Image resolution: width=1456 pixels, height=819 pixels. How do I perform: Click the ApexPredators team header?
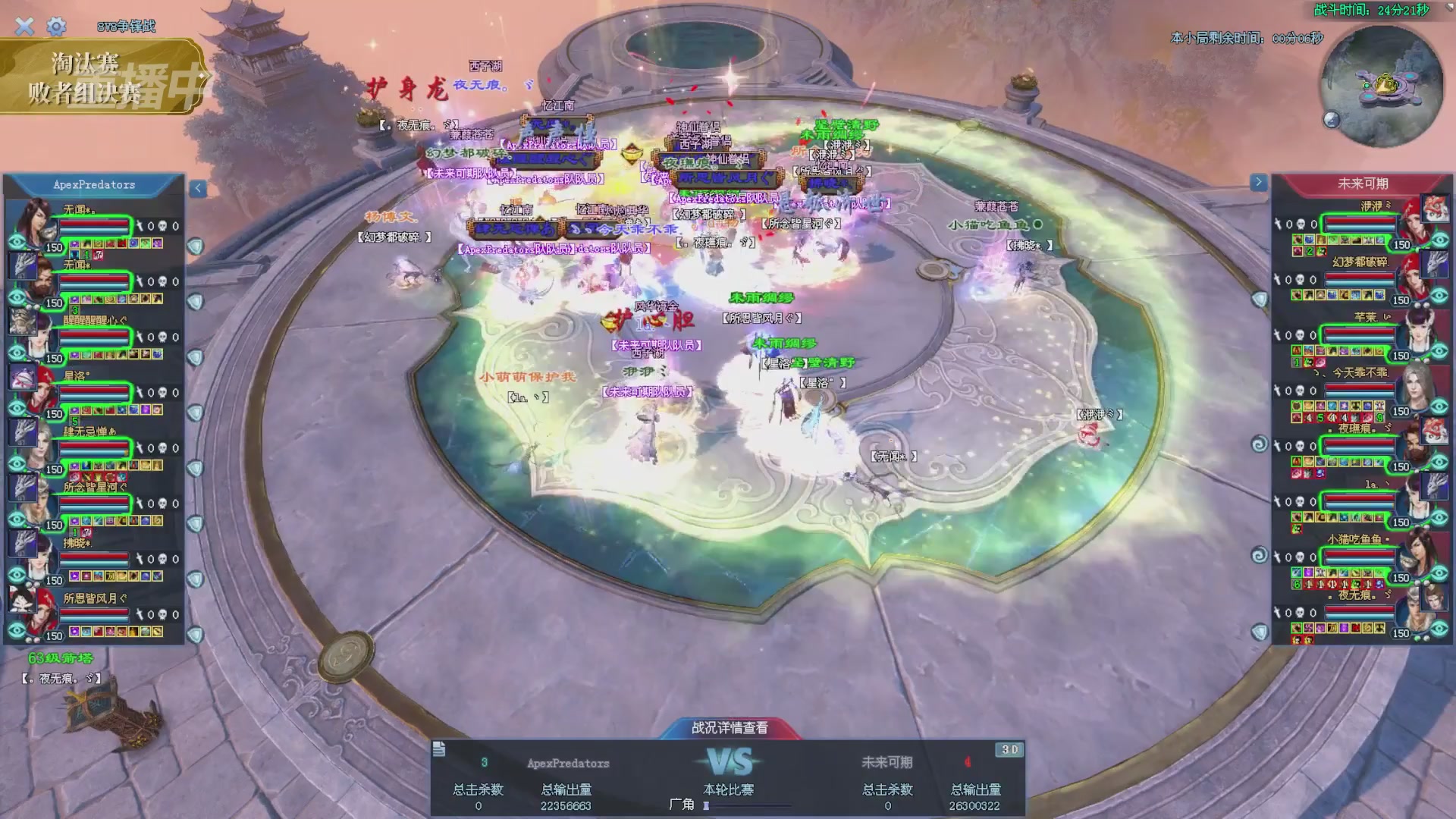click(x=94, y=185)
